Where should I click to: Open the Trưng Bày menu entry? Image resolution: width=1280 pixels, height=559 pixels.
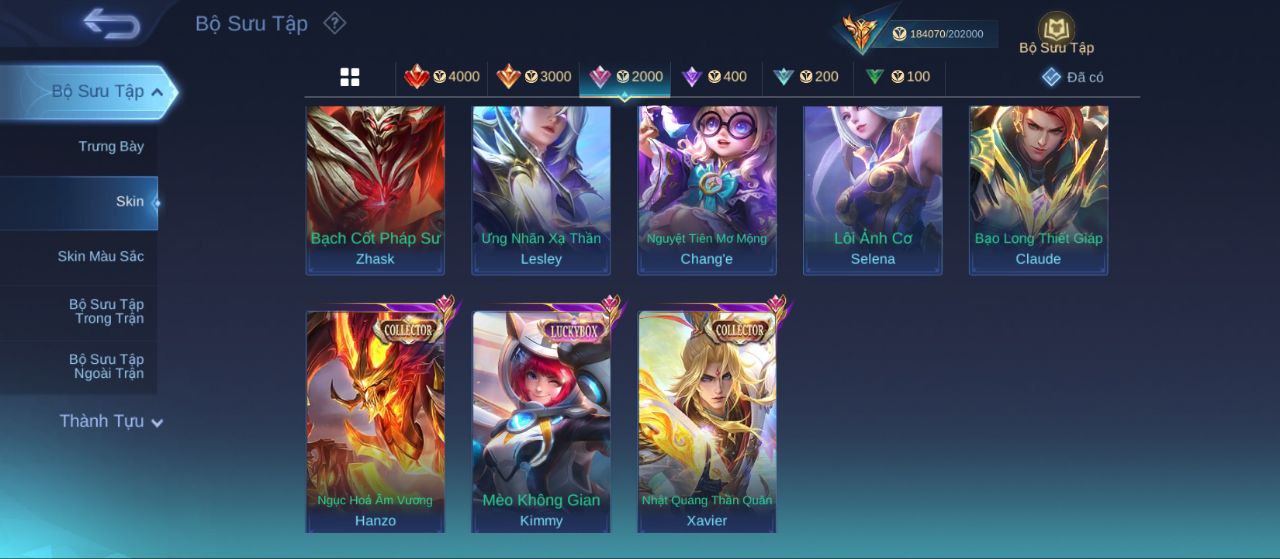point(111,147)
